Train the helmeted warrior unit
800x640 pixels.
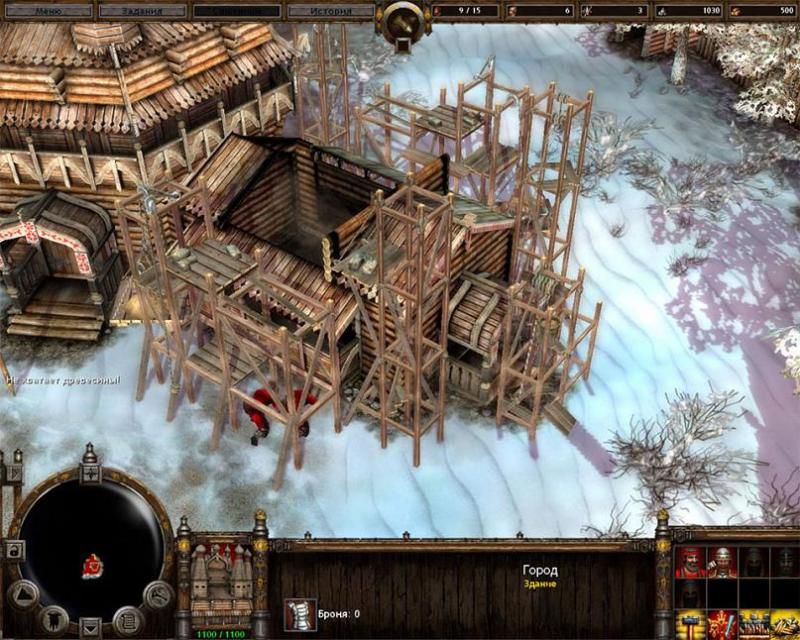[x=722, y=564]
